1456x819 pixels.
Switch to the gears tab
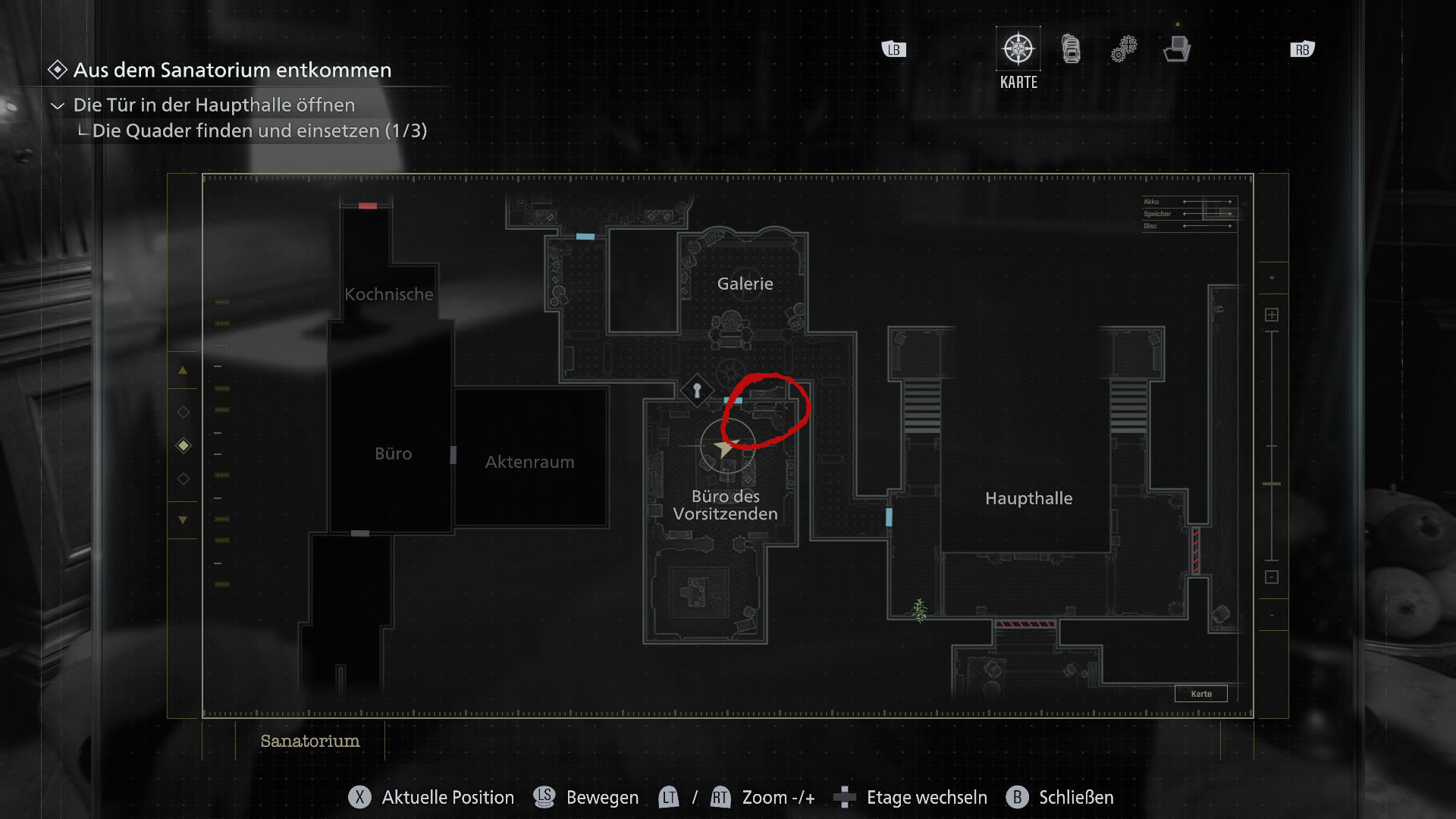click(x=1124, y=49)
